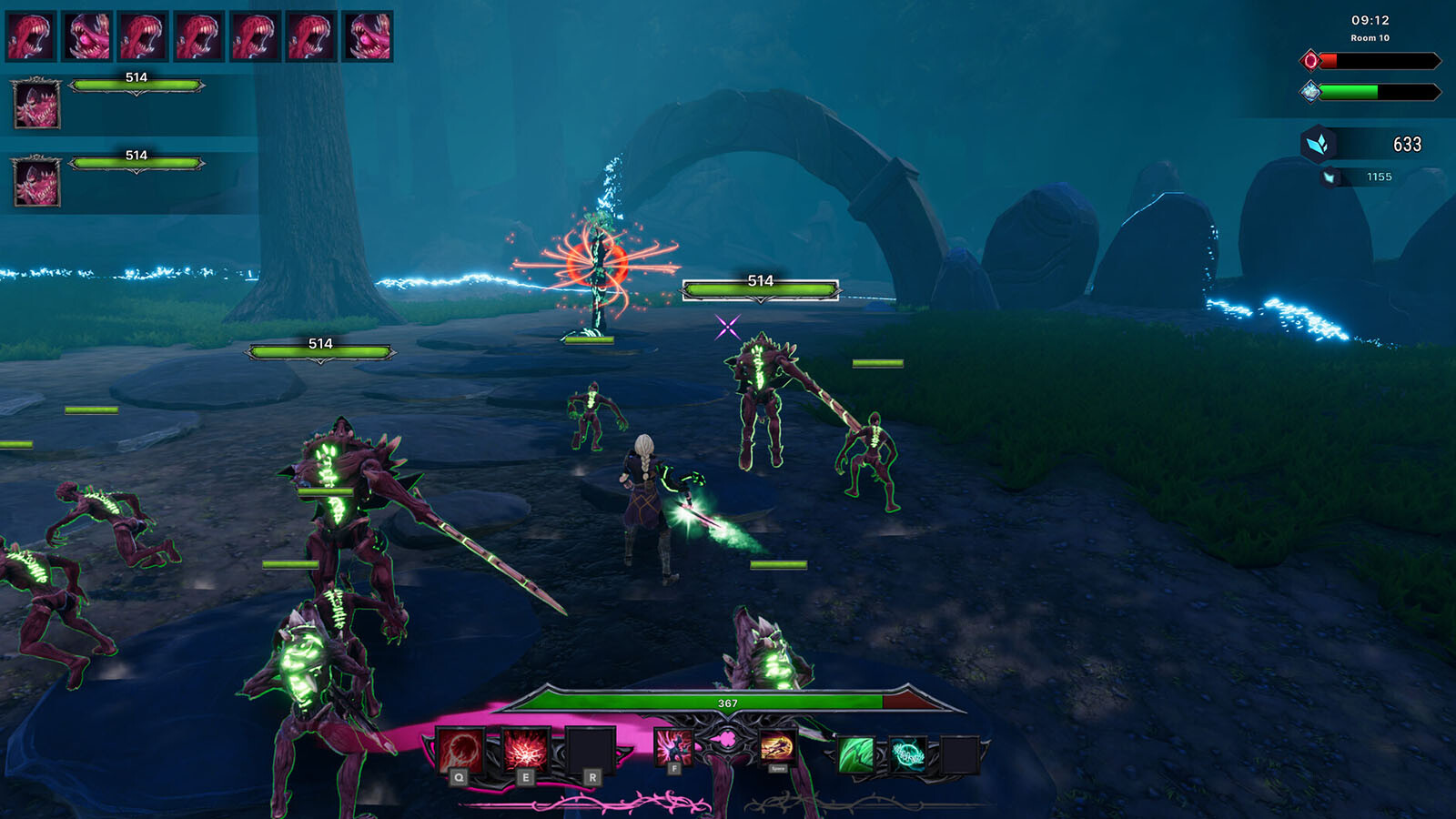Click the red portal ring icon
Viewport: 1456px width, 819px height.
coord(1310,61)
